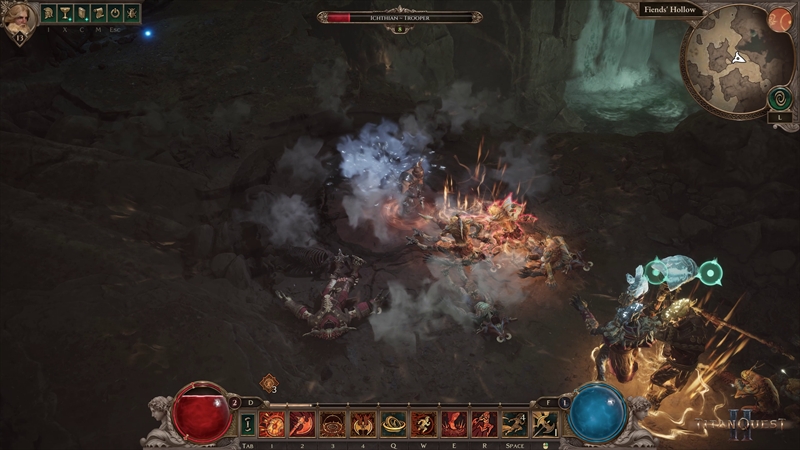
Task: Open the power symbol game menu
Action: click(115, 14)
